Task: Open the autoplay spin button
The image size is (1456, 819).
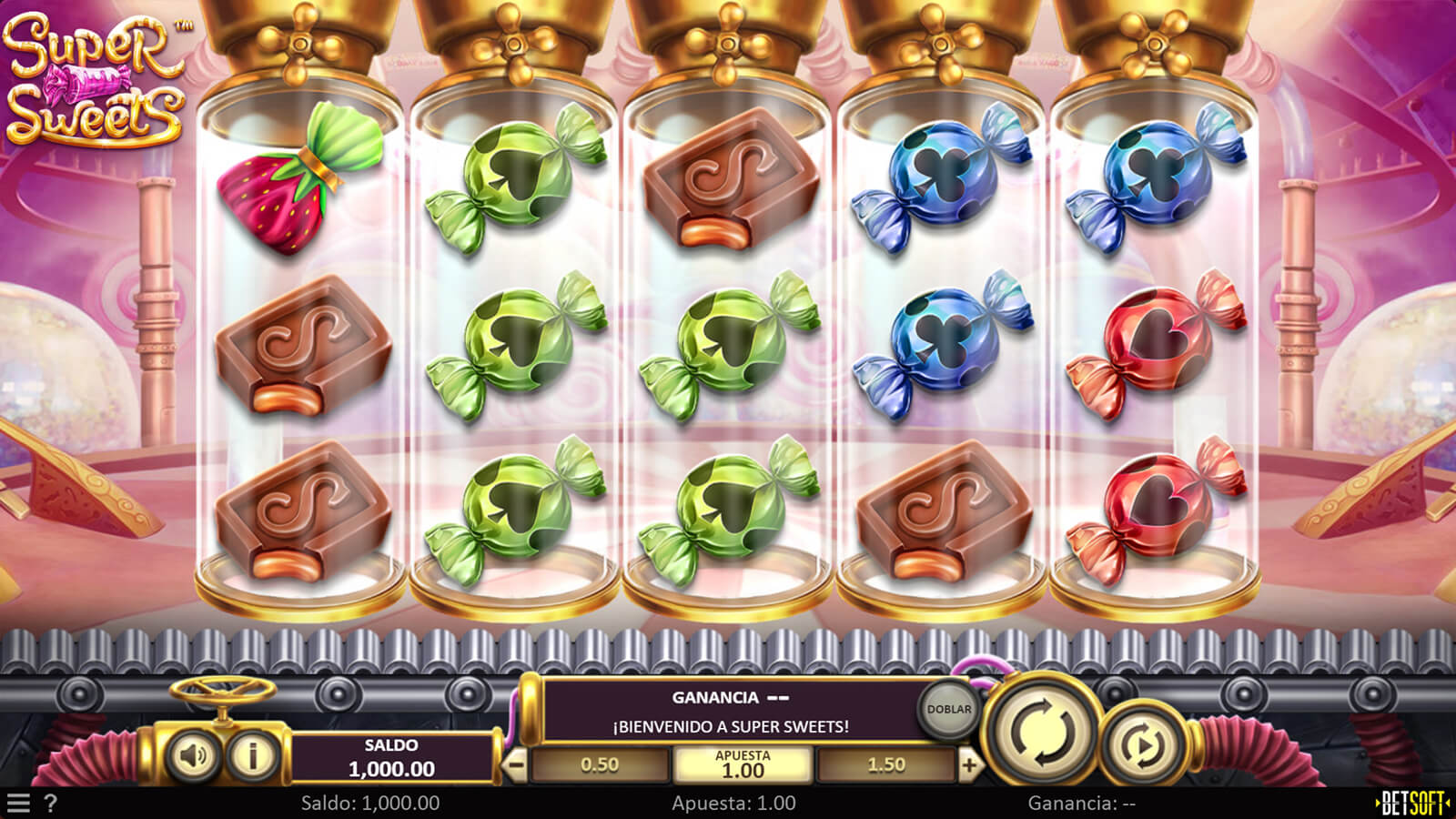Action: pyautogui.click(x=1144, y=746)
